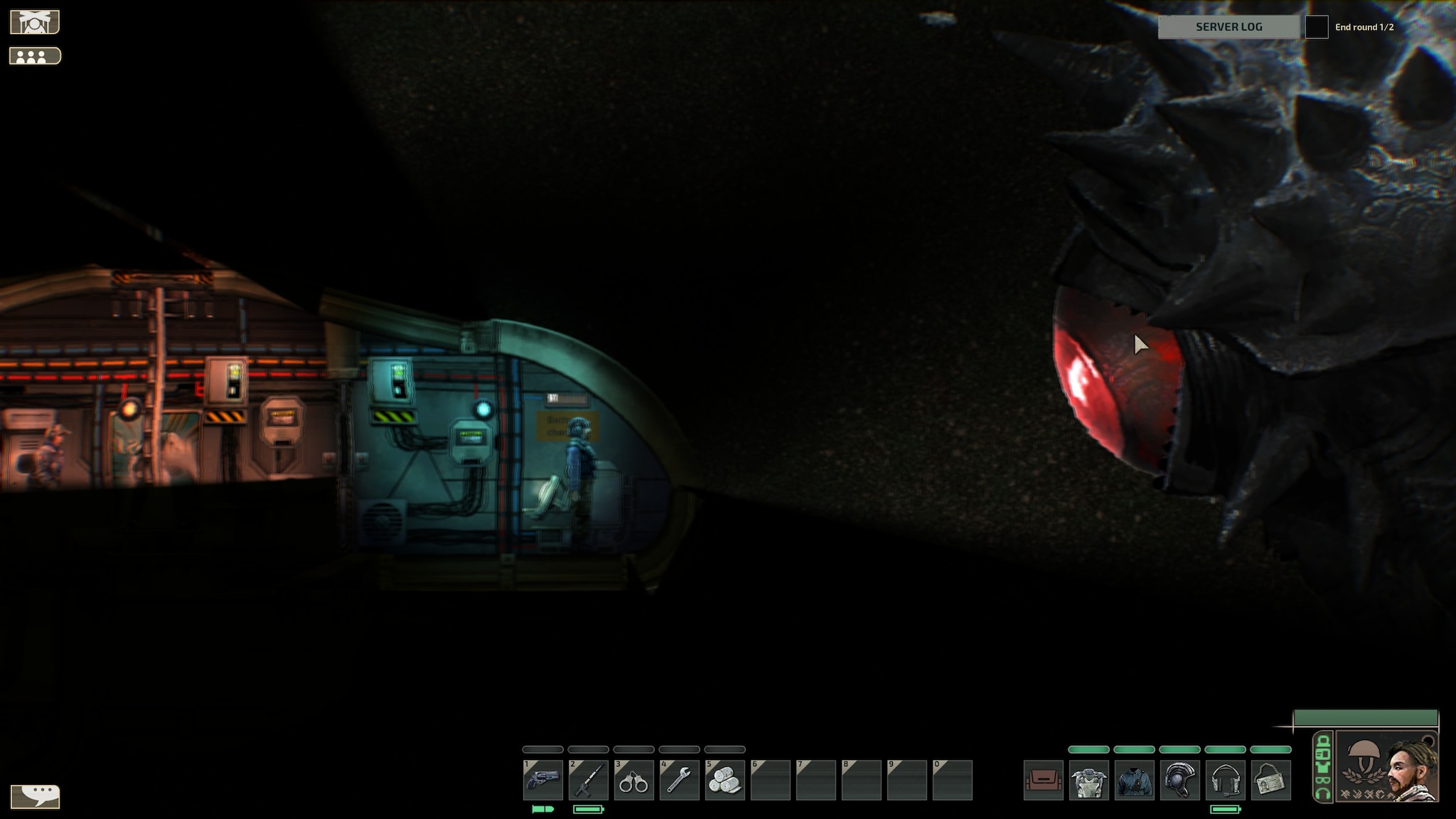
Task: Open the command interface button
Action: coord(35,22)
